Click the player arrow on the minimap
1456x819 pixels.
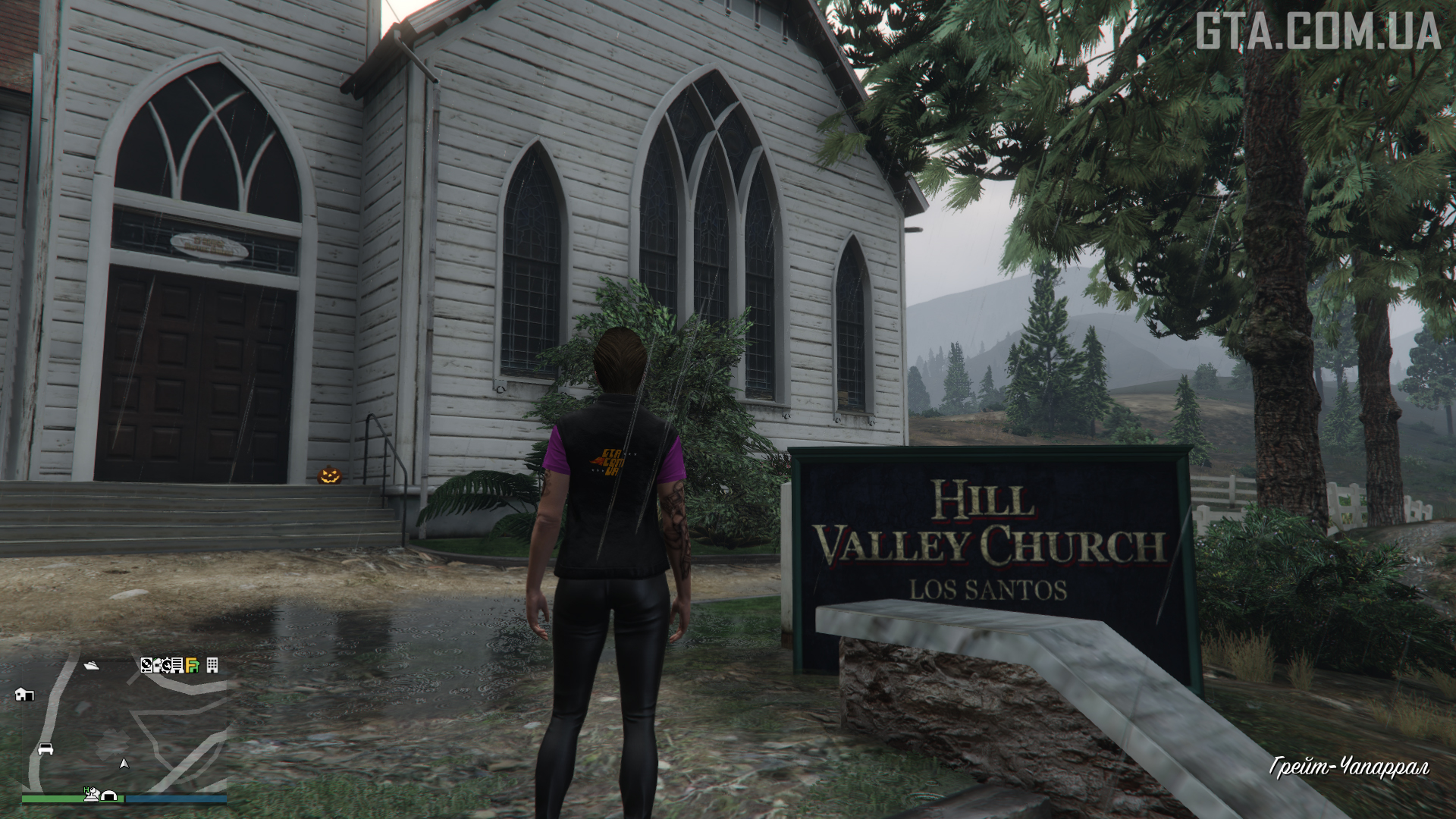click(124, 764)
